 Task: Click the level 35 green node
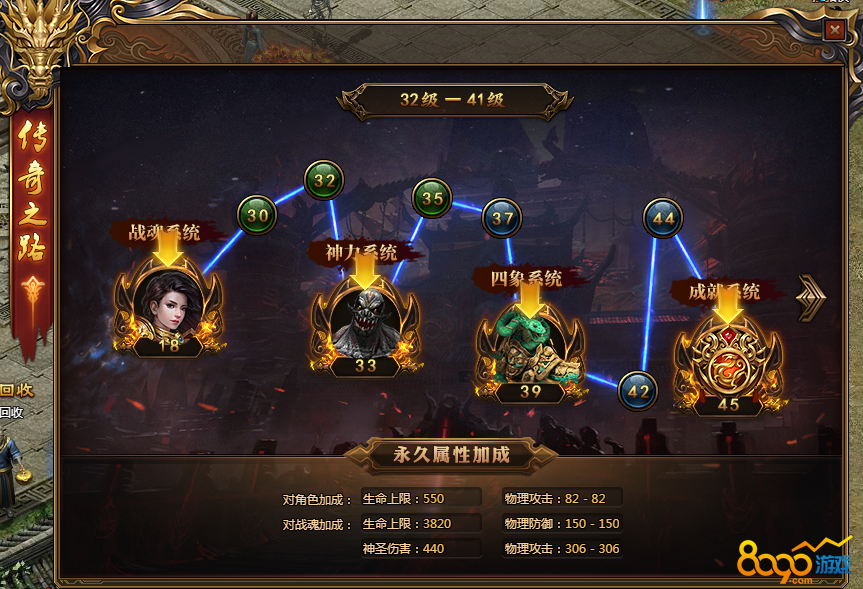[x=432, y=198]
